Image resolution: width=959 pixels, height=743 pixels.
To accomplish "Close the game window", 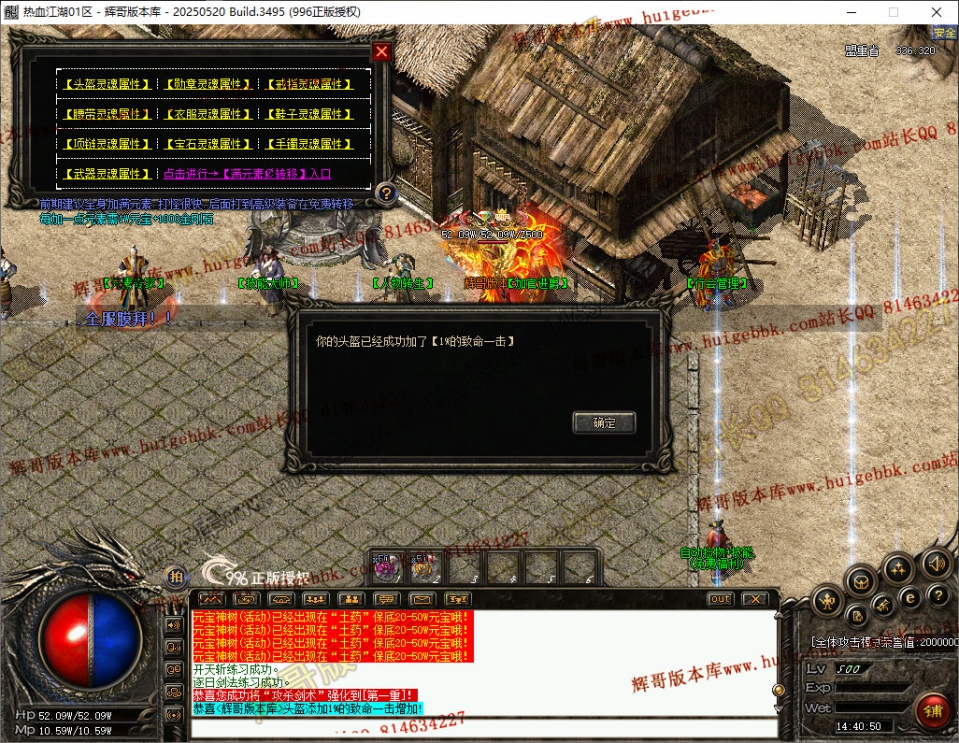I will [935, 12].
